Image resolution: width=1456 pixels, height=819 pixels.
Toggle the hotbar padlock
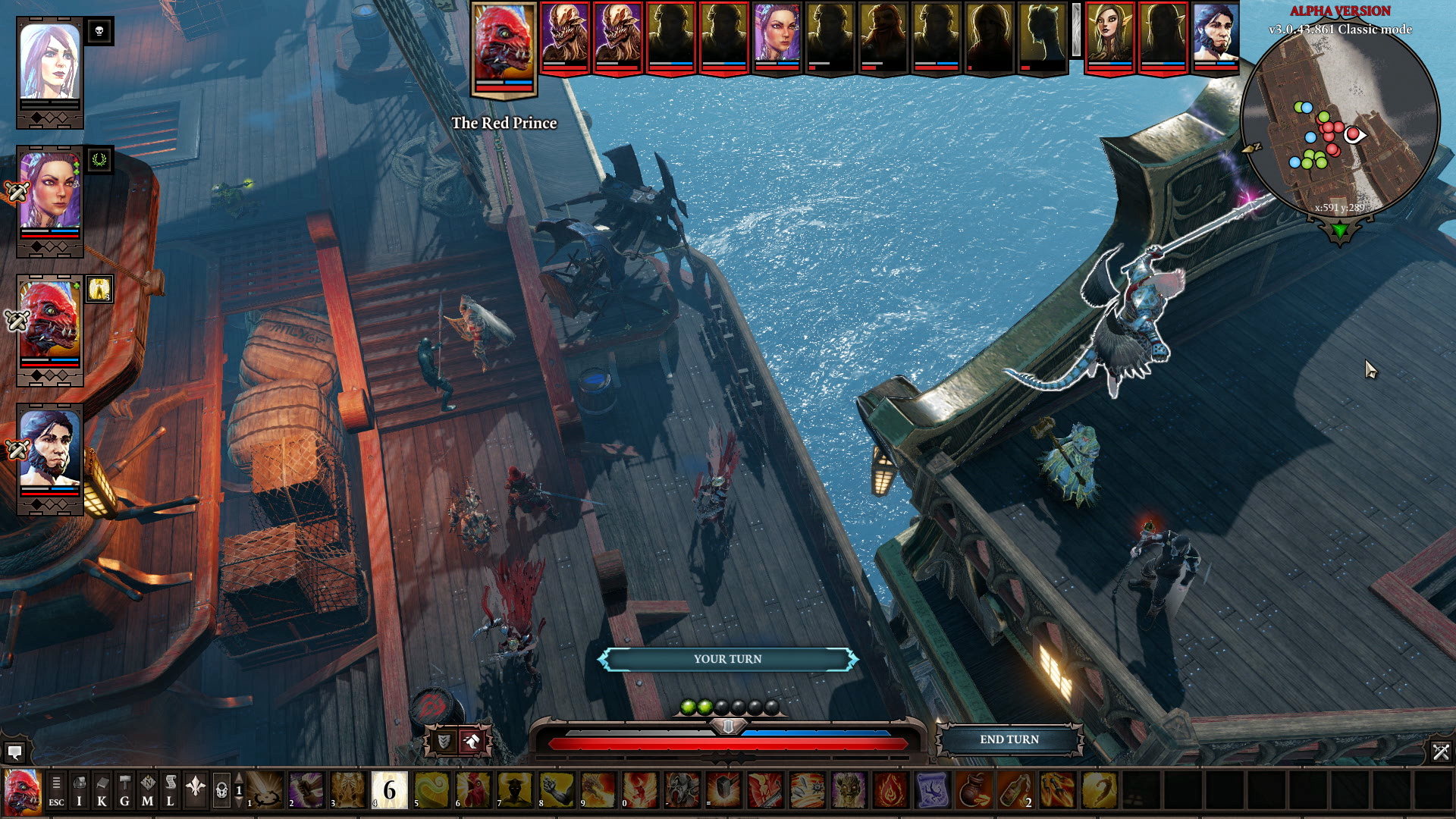[x=221, y=791]
